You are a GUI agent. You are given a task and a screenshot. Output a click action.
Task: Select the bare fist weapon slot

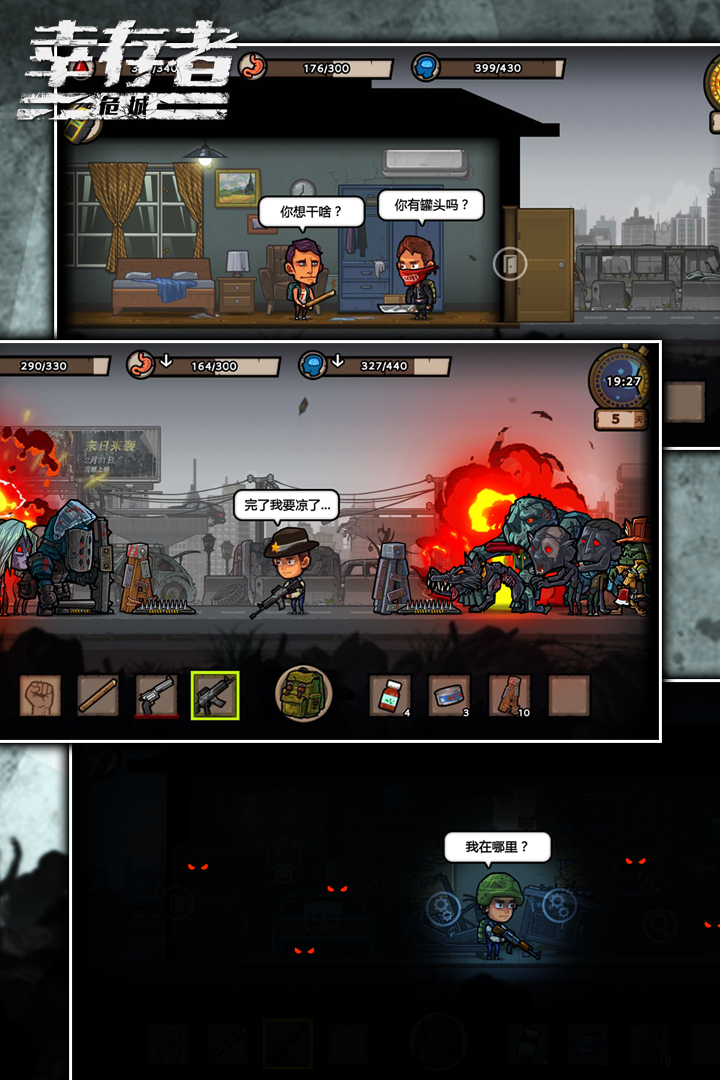[40, 696]
